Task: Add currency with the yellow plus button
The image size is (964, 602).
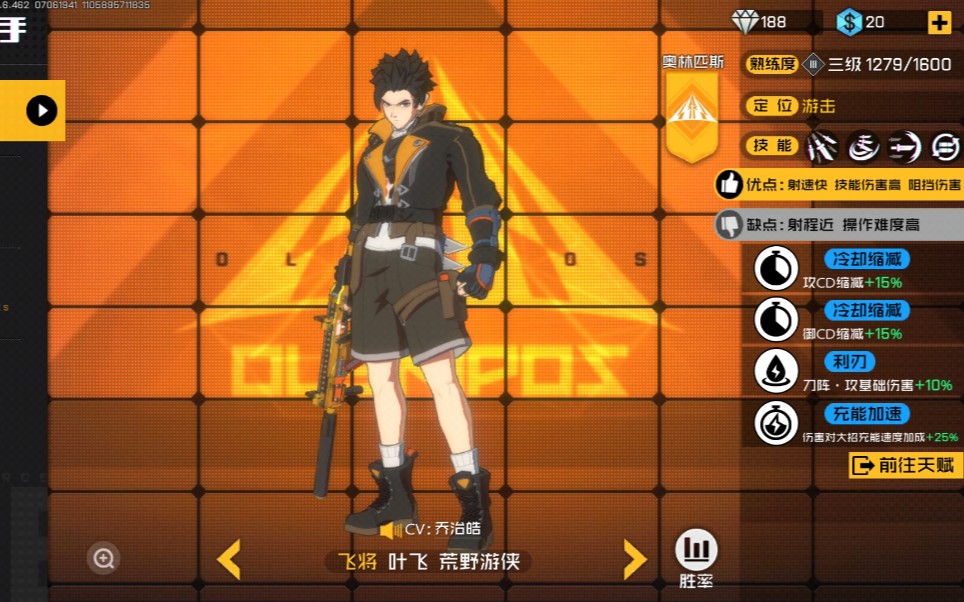Action: tap(939, 22)
